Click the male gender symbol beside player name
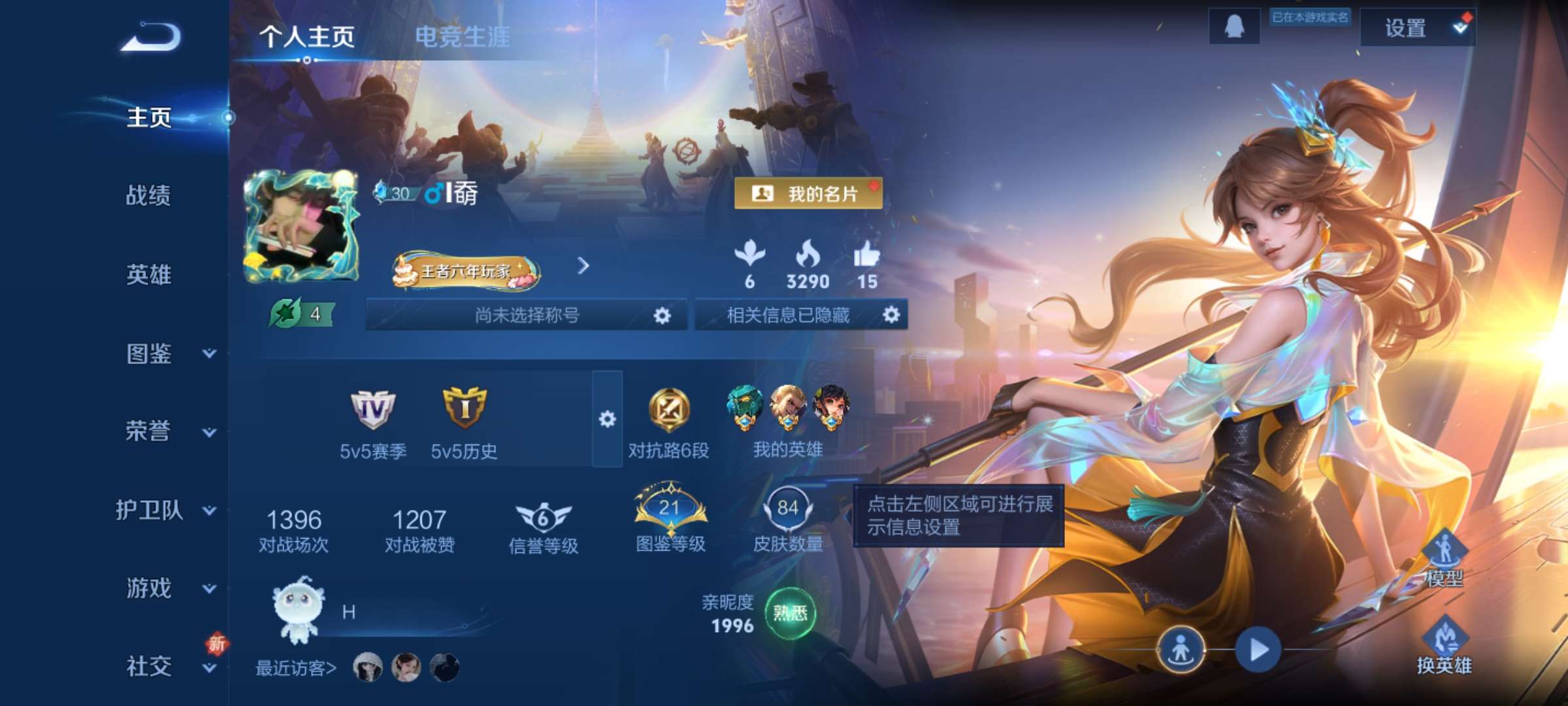 434,193
